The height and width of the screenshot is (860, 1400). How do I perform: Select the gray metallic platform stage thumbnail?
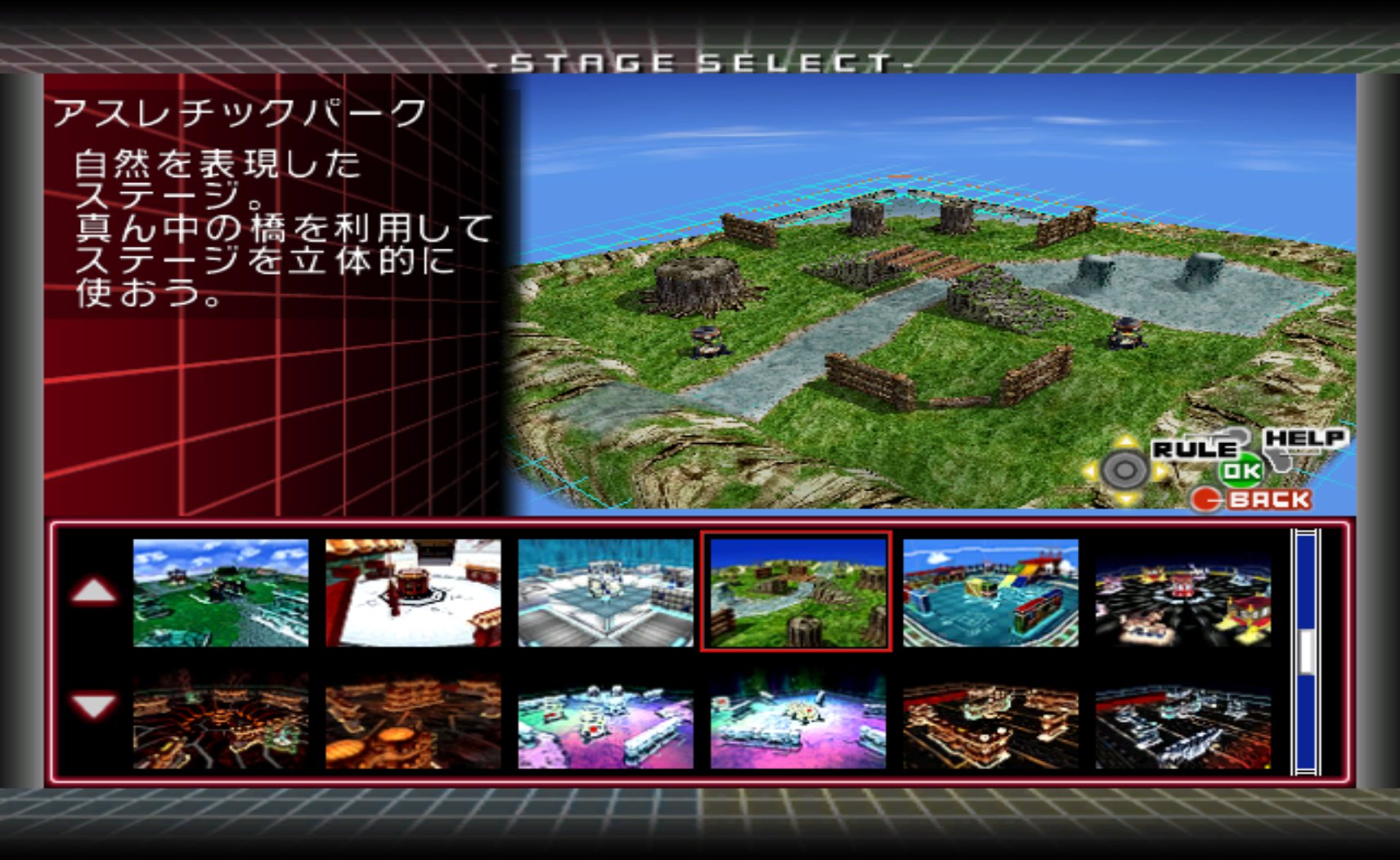tap(605, 593)
